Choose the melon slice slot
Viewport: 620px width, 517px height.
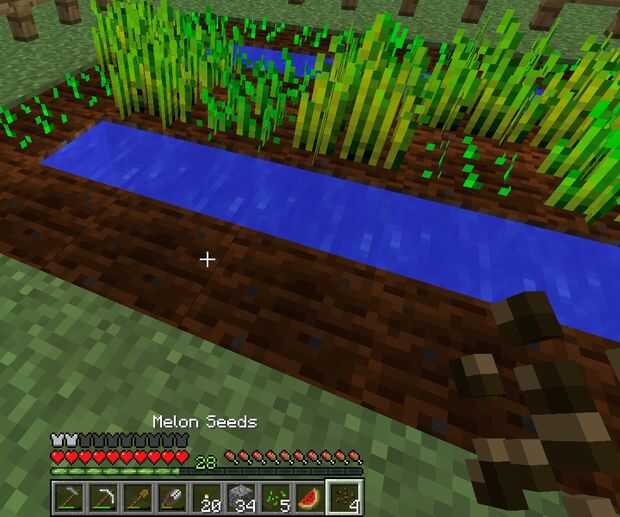click(312, 496)
